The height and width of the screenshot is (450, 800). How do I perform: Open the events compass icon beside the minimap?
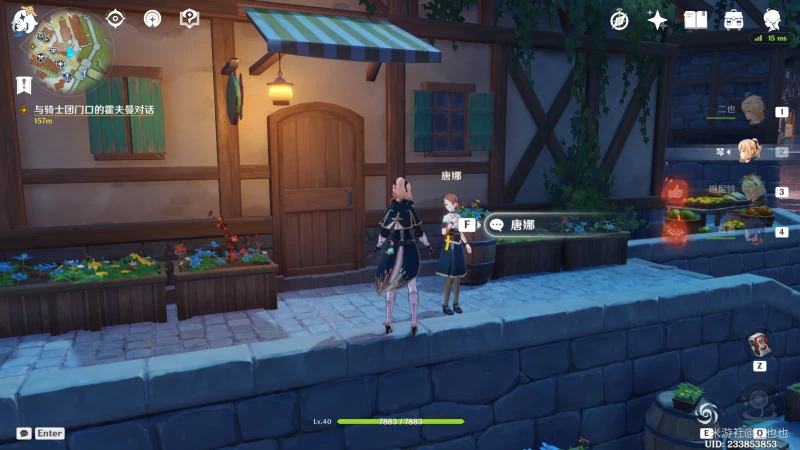click(152, 18)
